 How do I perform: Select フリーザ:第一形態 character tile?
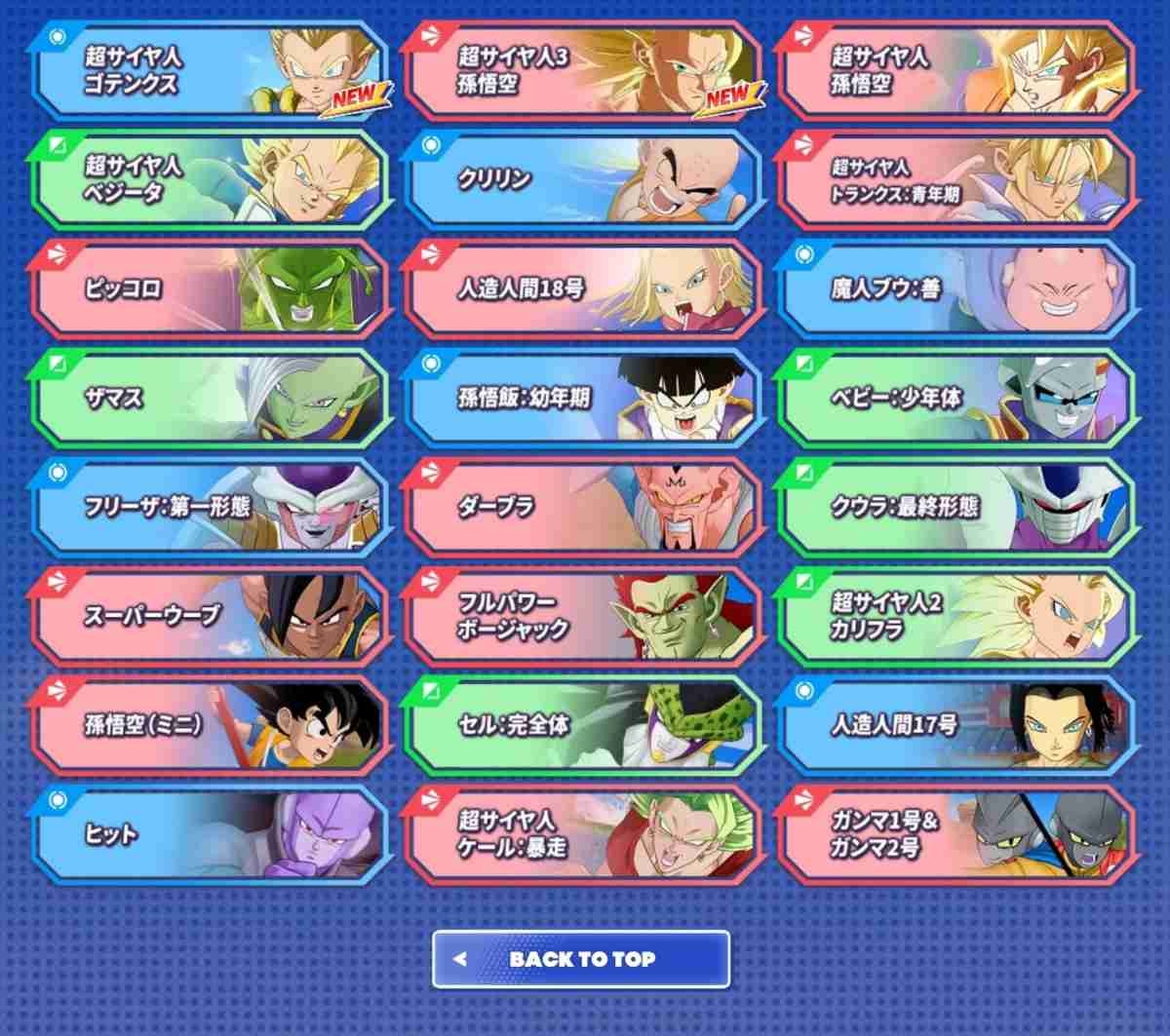[x=210, y=508]
